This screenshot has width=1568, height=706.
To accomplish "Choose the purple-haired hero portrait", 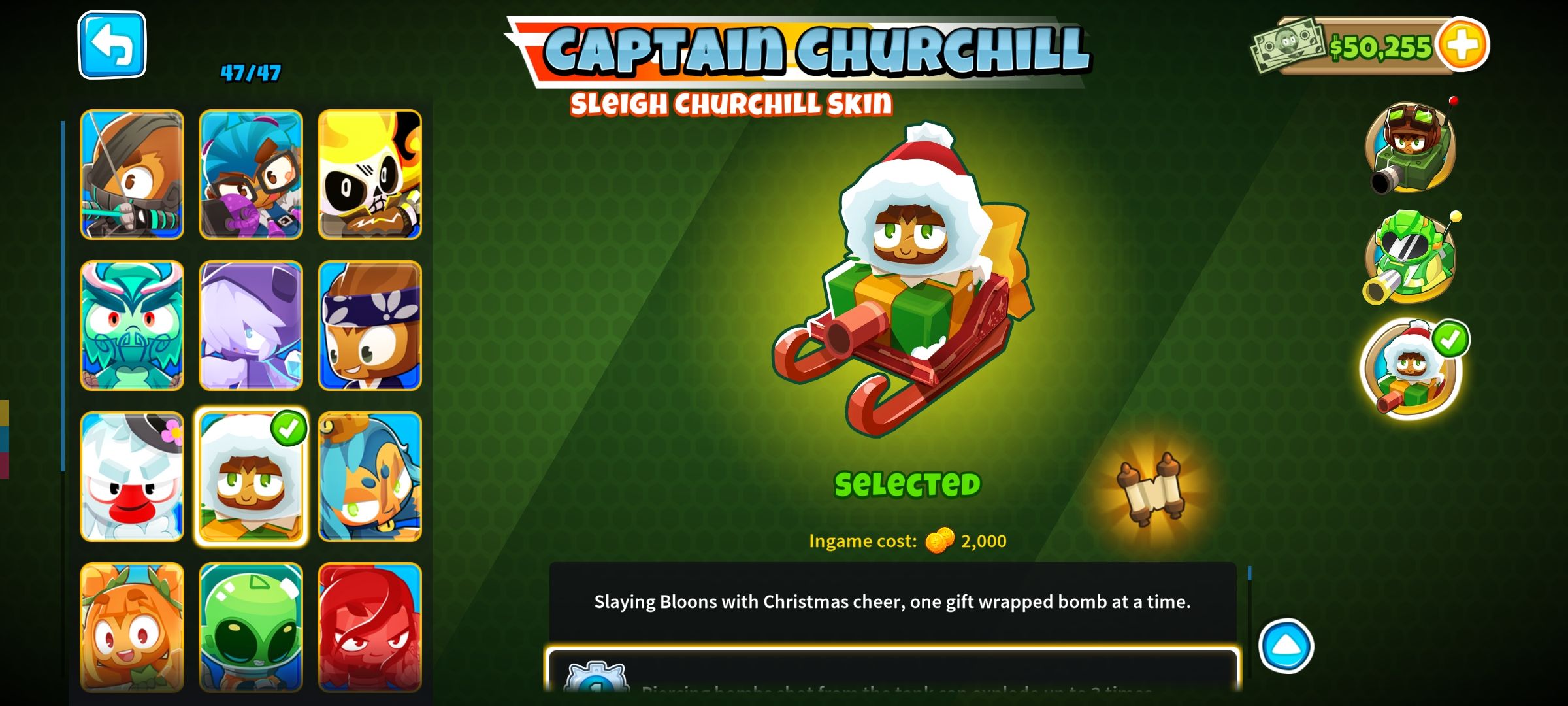I will 251,326.
